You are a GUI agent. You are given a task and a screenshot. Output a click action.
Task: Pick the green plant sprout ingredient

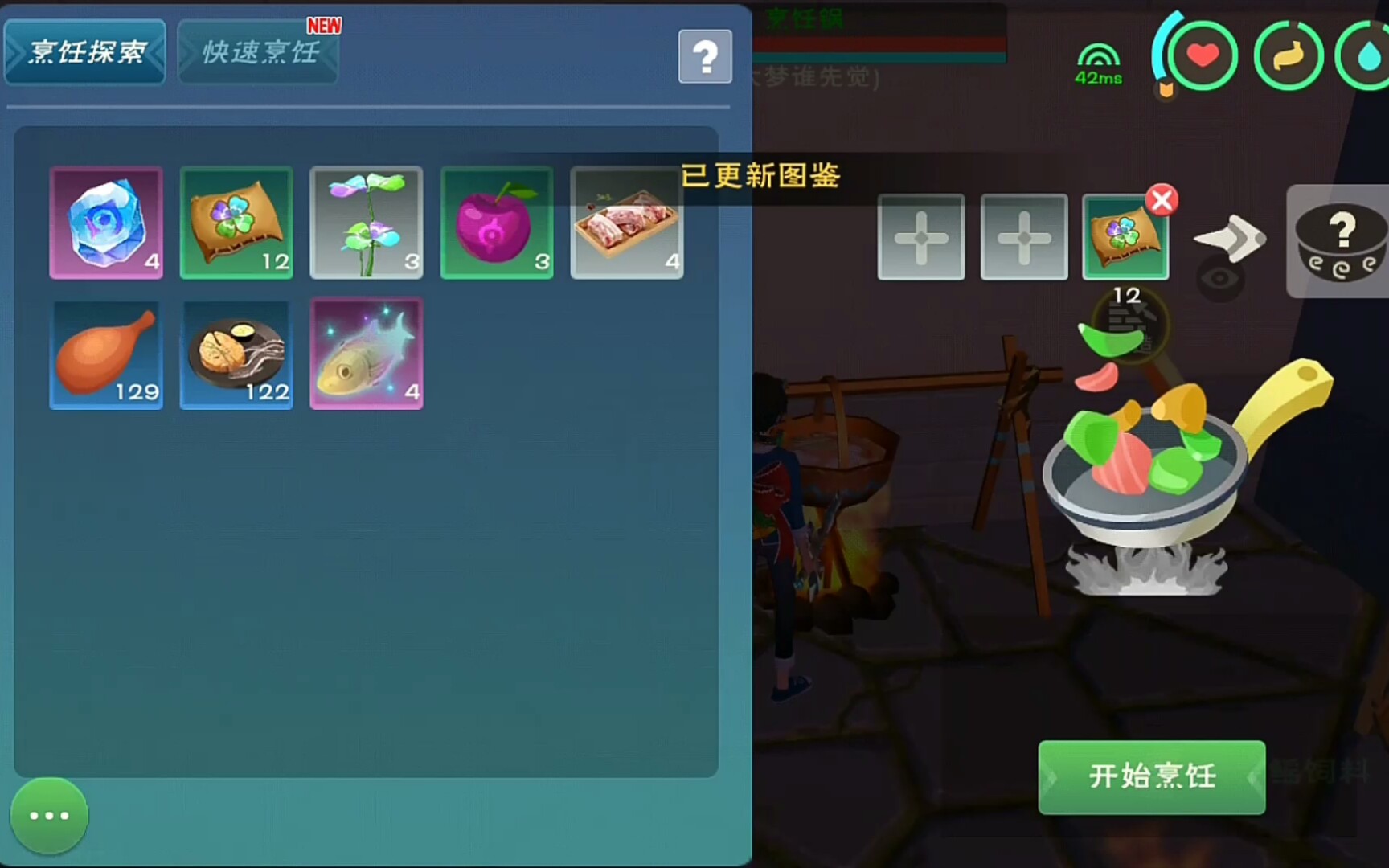tap(367, 223)
